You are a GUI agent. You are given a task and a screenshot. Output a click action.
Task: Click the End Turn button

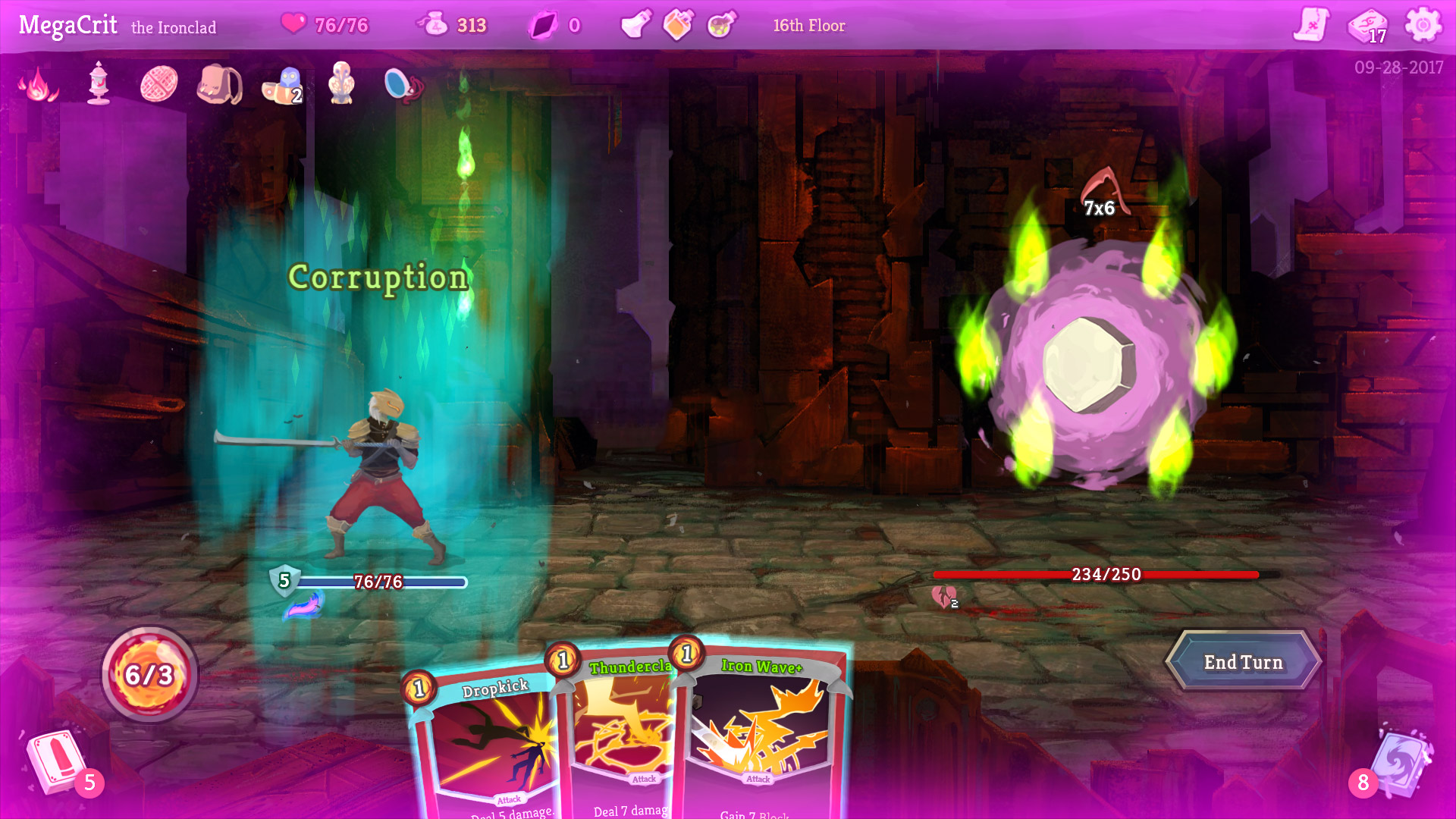pos(1243,662)
